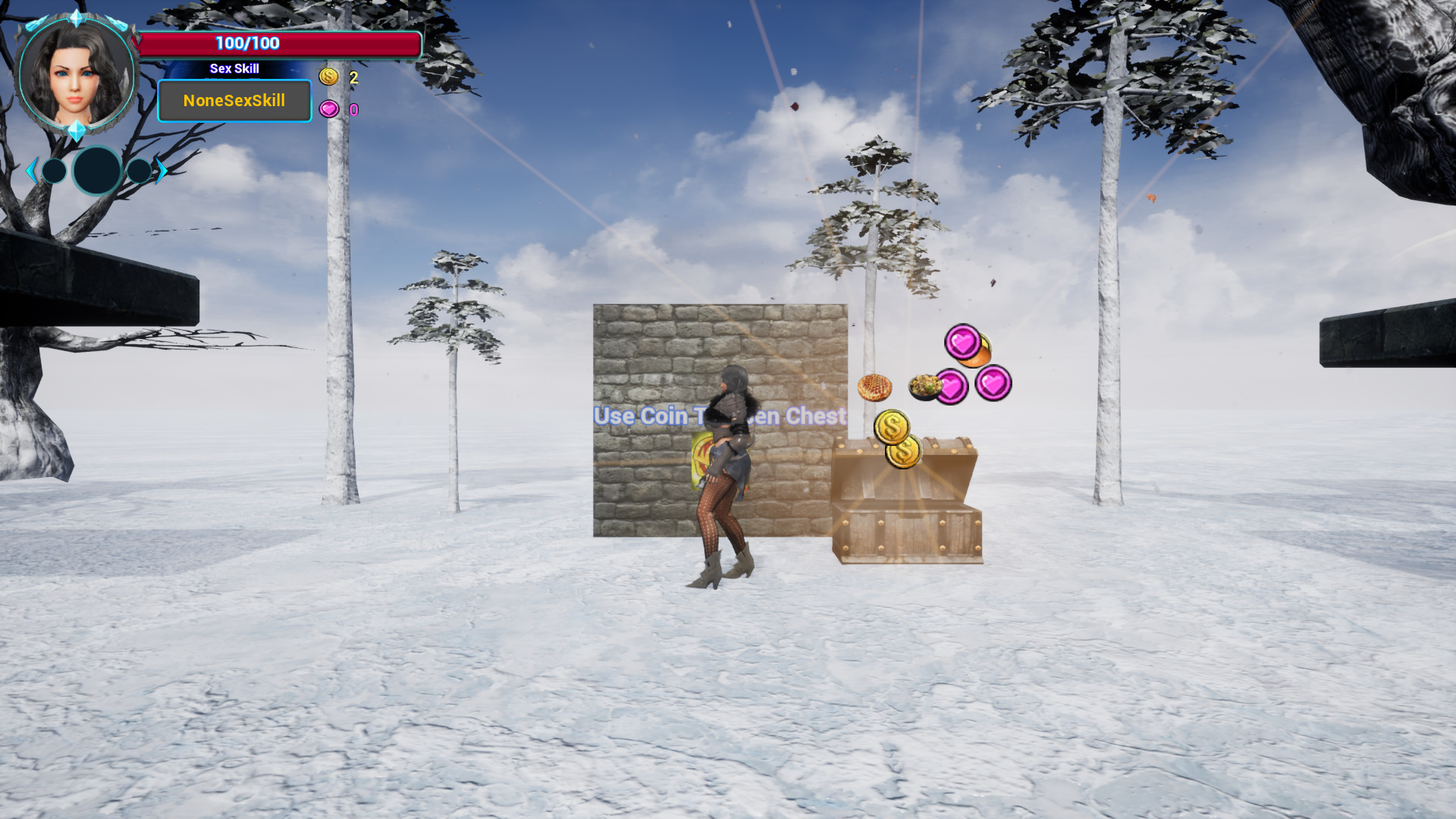Collect the floating gold dollar coin above the chest
The image size is (1456, 819).
pyautogui.click(x=893, y=427)
